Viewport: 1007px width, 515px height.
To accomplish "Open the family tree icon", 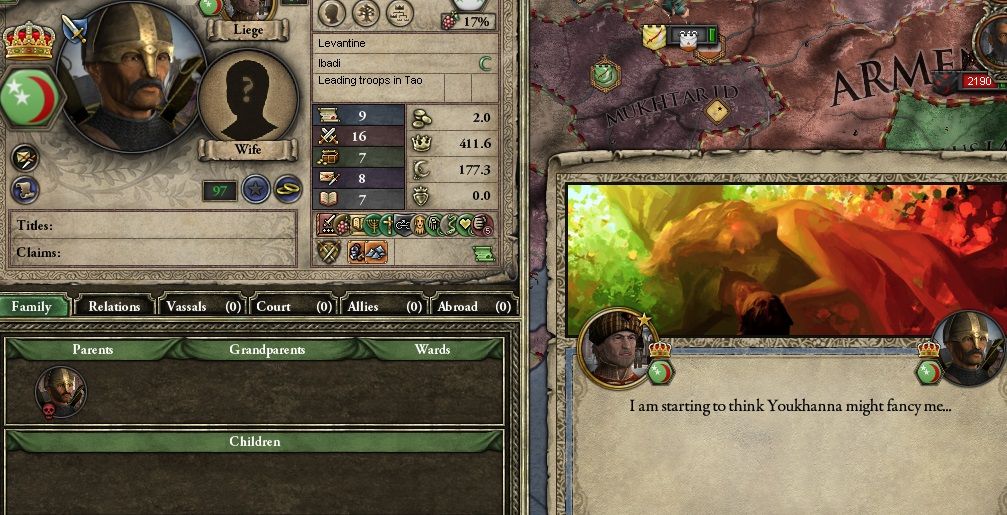I will click(x=365, y=12).
